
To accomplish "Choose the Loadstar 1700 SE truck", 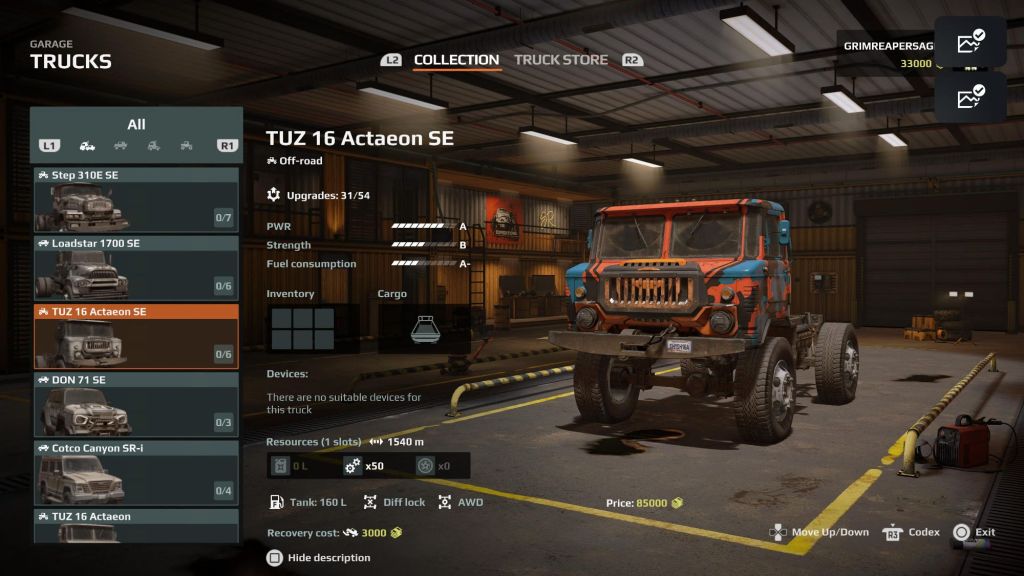I will click(136, 267).
